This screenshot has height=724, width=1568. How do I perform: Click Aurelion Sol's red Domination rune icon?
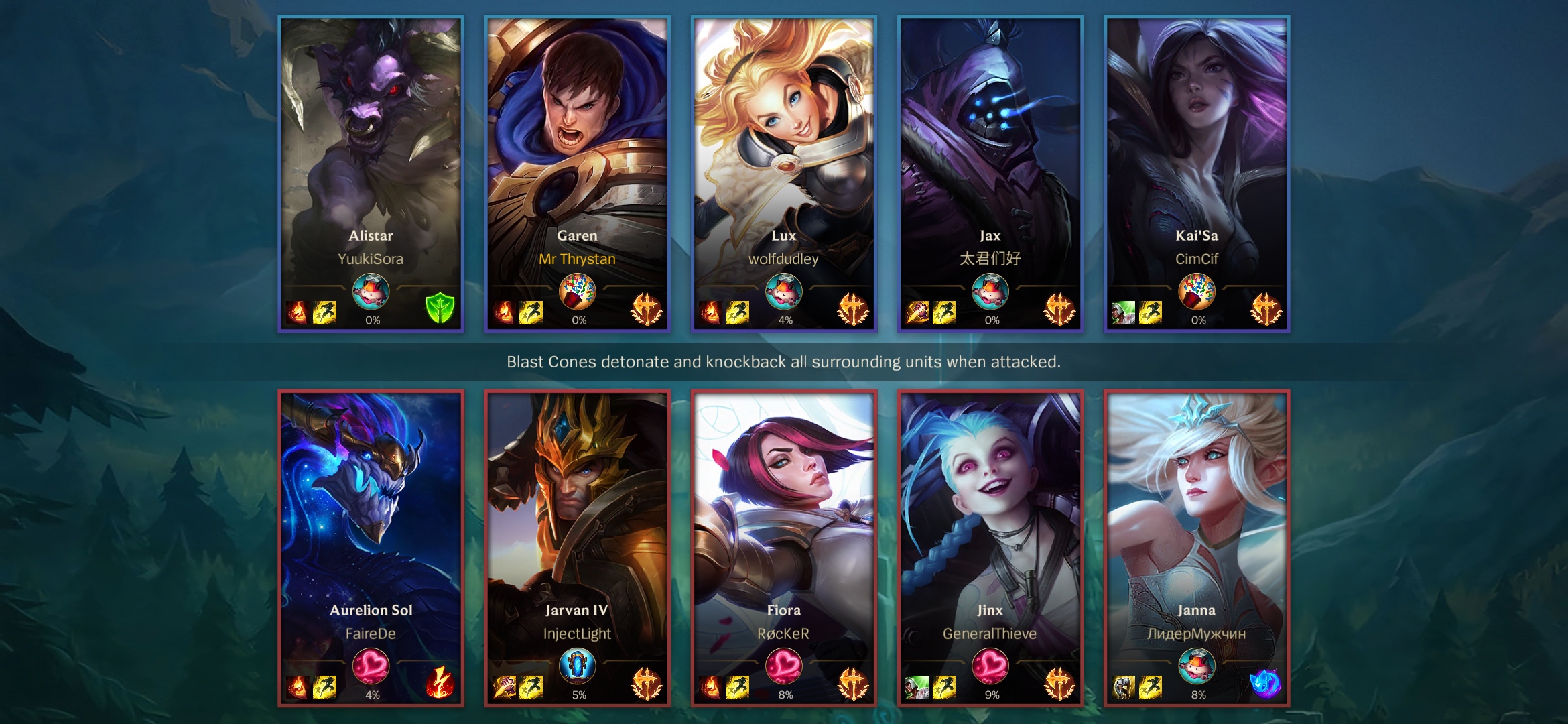coord(440,683)
